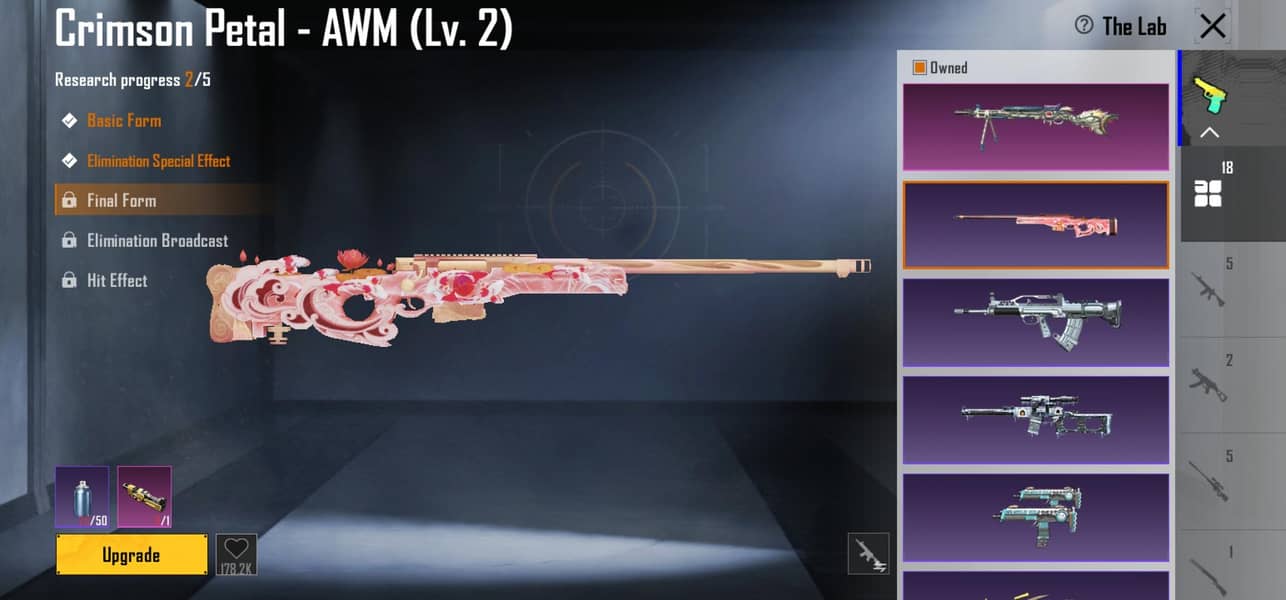The height and width of the screenshot is (600, 1286).
Task: Select the golden weapon material slot
Action: (x=144, y=496)
